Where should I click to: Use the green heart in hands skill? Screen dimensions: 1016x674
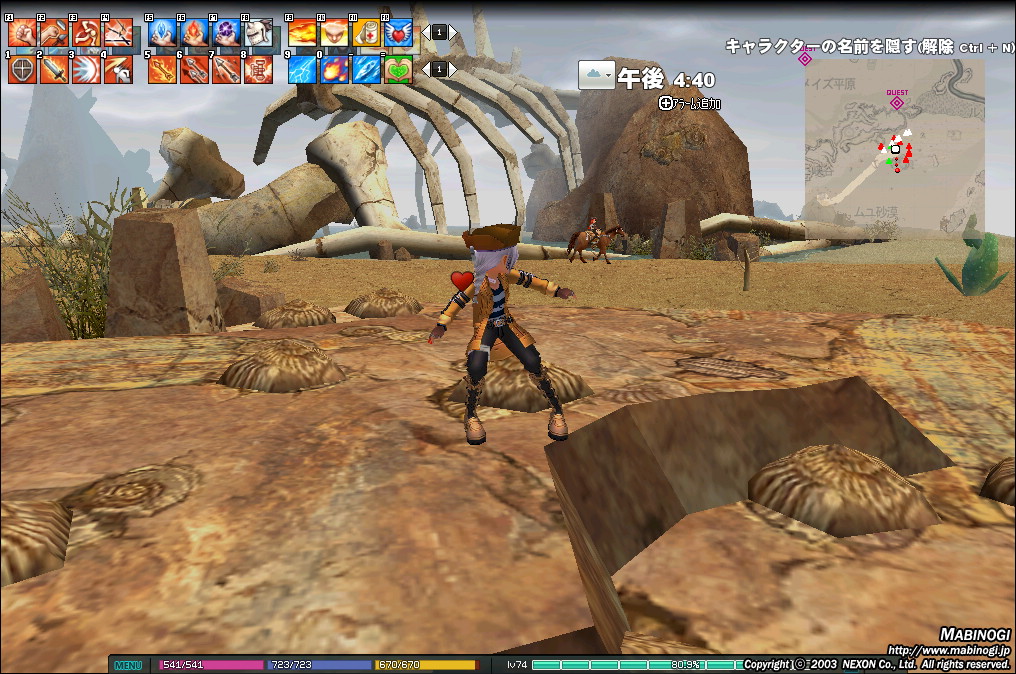[398, 69]
